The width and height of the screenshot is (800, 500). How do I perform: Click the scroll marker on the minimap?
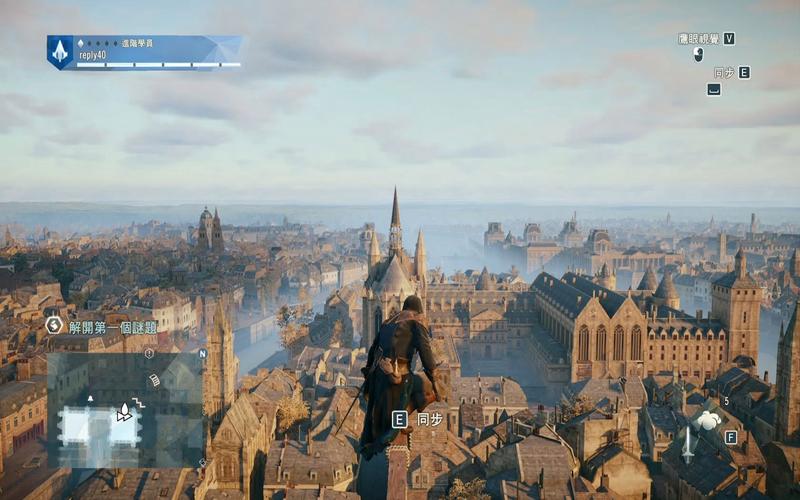pyautogui.click(x=154, y=380)
